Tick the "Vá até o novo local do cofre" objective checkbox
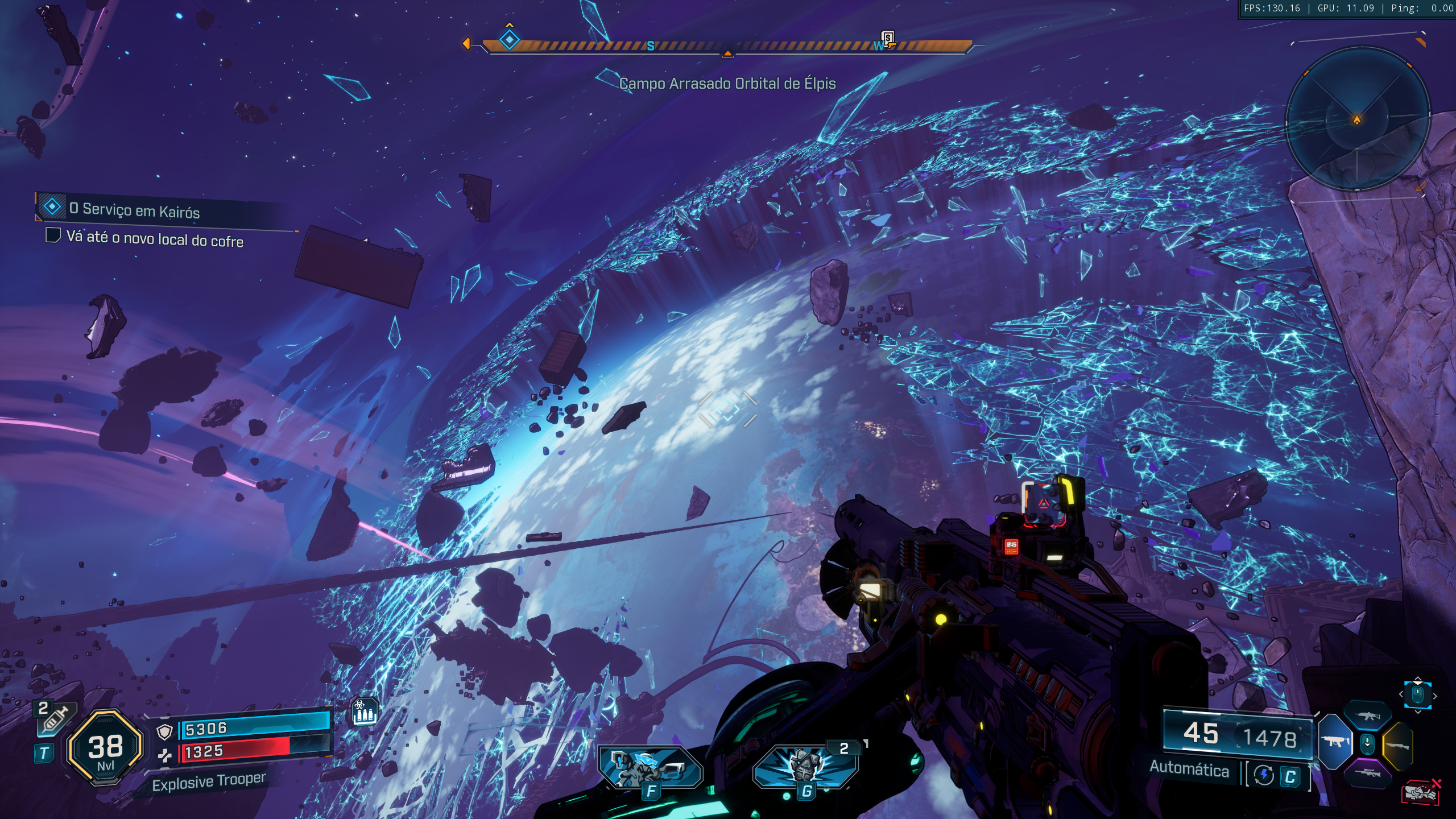The width and height of the screenshot is (1456, 819). 53,235
